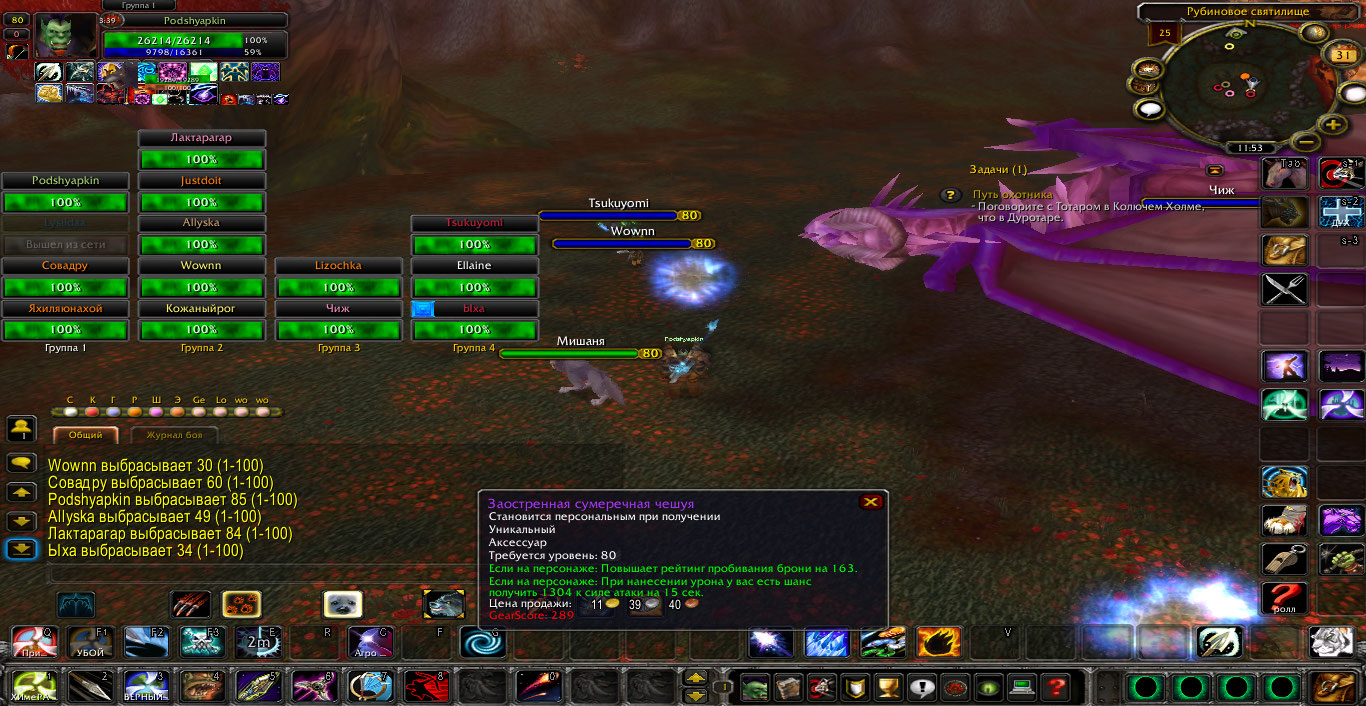This screenshot has height=706, width=1366.
Task: Close the item tooltip window
Action: pyautogui.click(x=870, y=502)
